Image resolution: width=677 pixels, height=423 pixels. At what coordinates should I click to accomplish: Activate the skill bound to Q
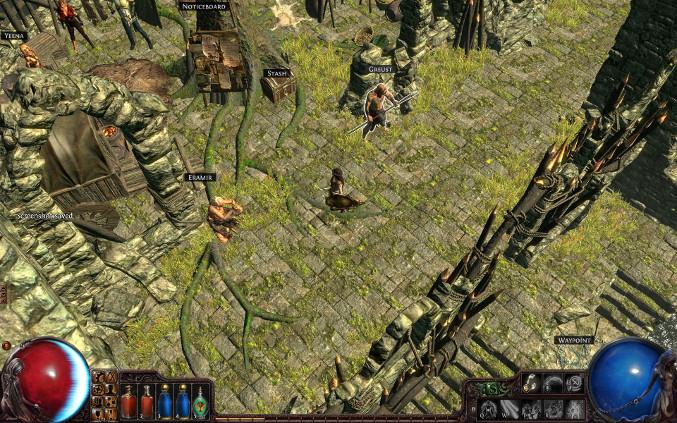tap(489, 409)
